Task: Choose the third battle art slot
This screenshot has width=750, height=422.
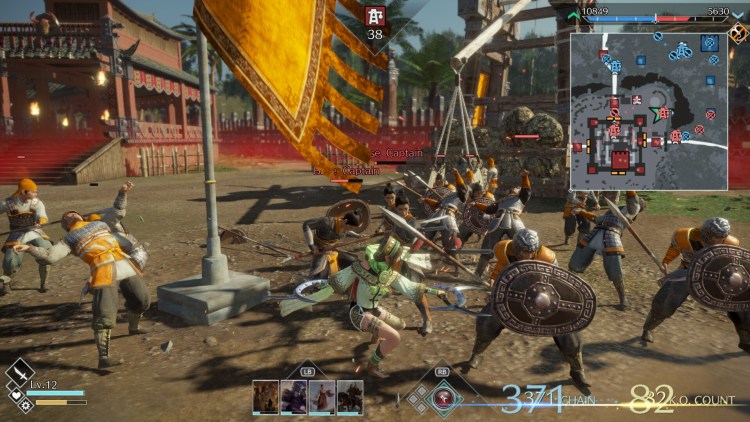Action: point(322,396)
